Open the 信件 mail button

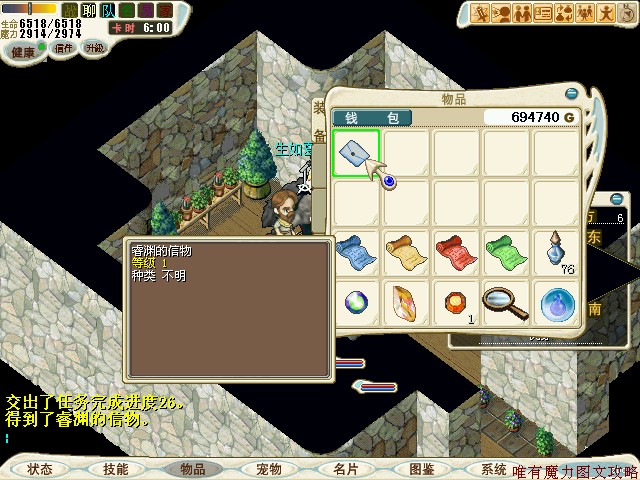tap(65, 47)
